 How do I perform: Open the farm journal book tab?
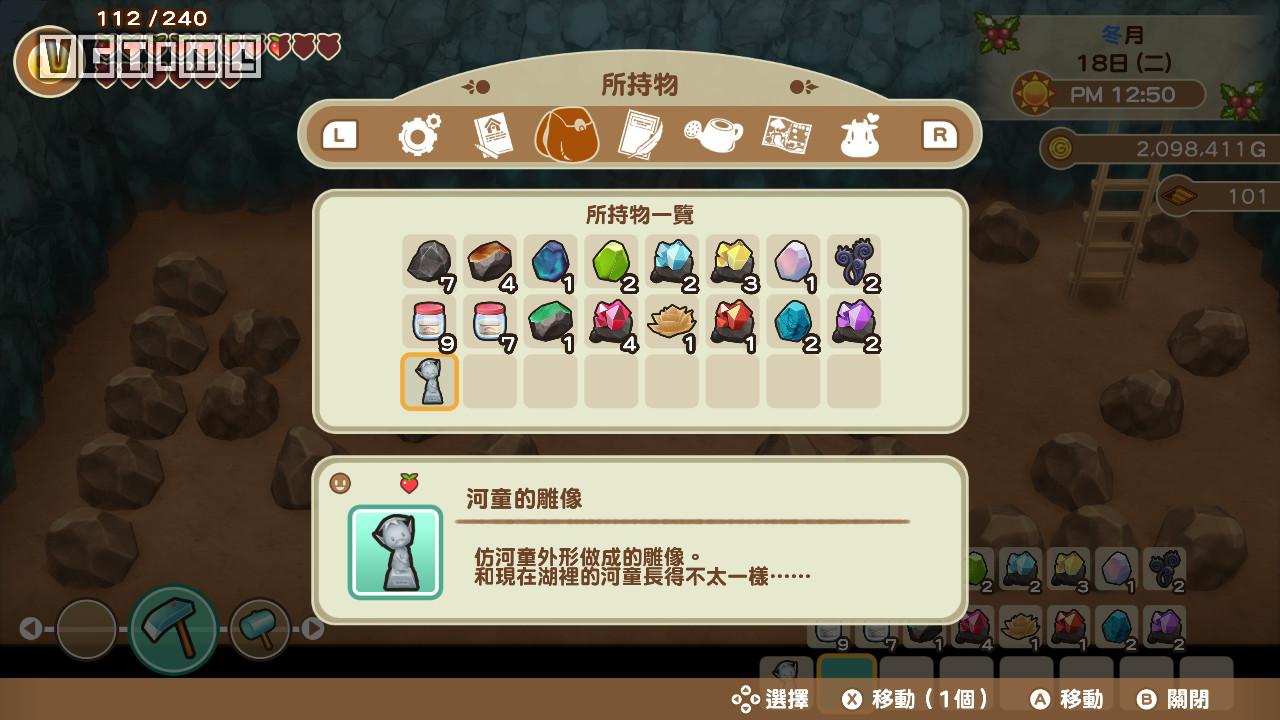(496, 133)
